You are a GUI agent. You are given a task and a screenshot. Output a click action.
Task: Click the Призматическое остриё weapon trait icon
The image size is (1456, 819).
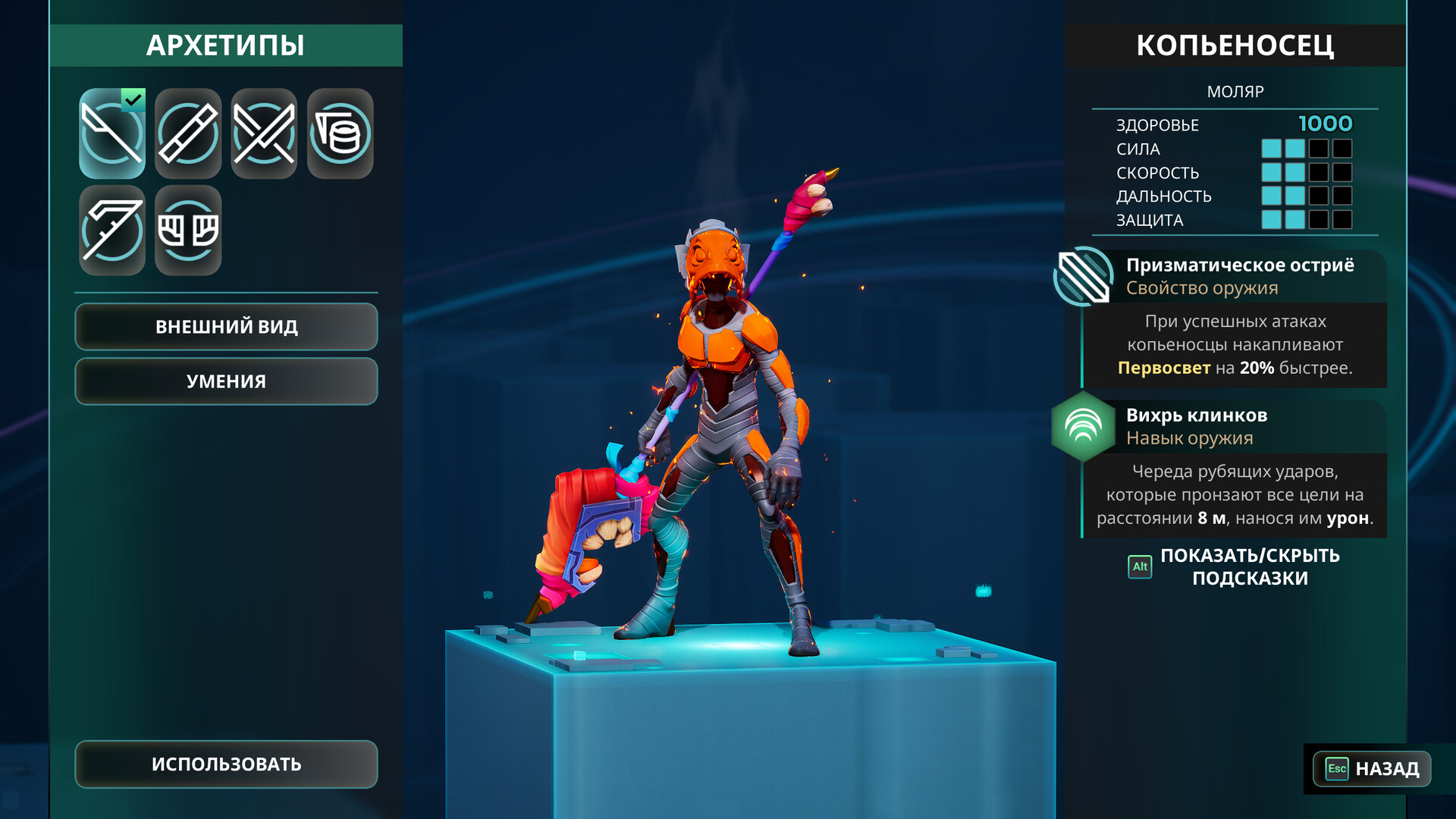[x=1083, y=275]
